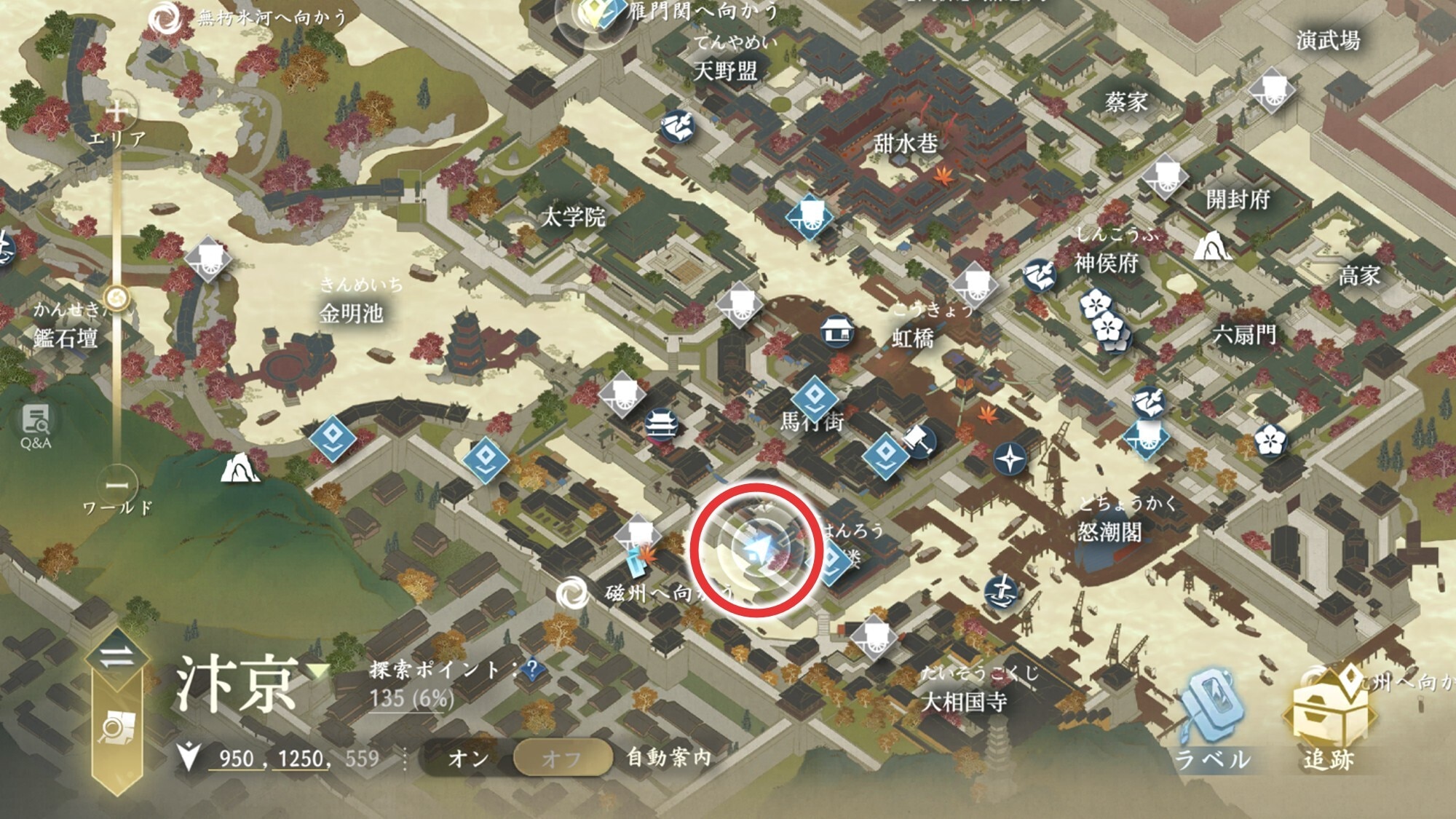Open the map search magnifier icon
The height and width of the screenshot is (819, 1456).
(116, 728)
